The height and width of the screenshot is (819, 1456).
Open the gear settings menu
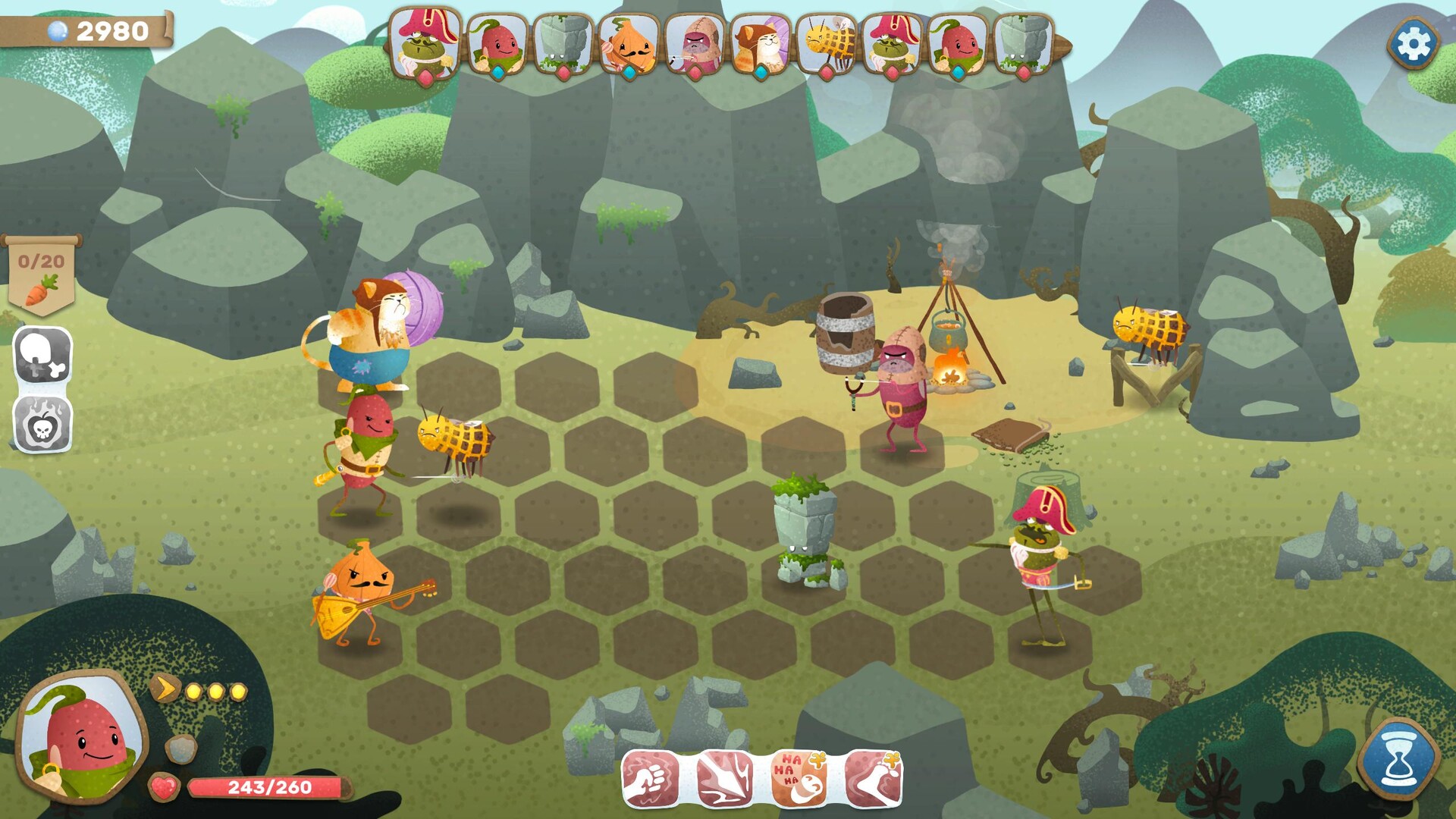(1414, 44)
